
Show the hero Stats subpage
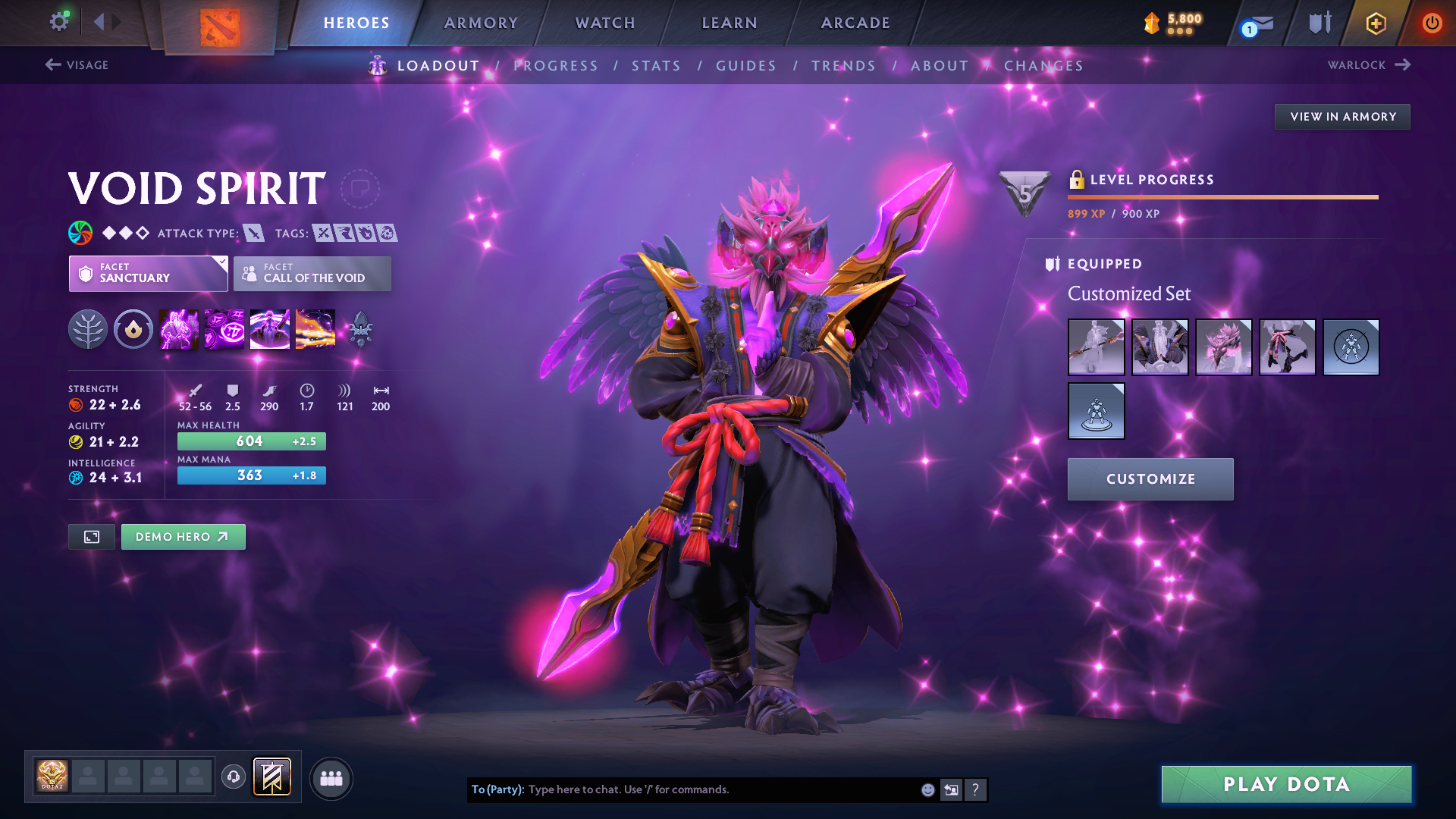pyautogui.click(x=656, y=66)
